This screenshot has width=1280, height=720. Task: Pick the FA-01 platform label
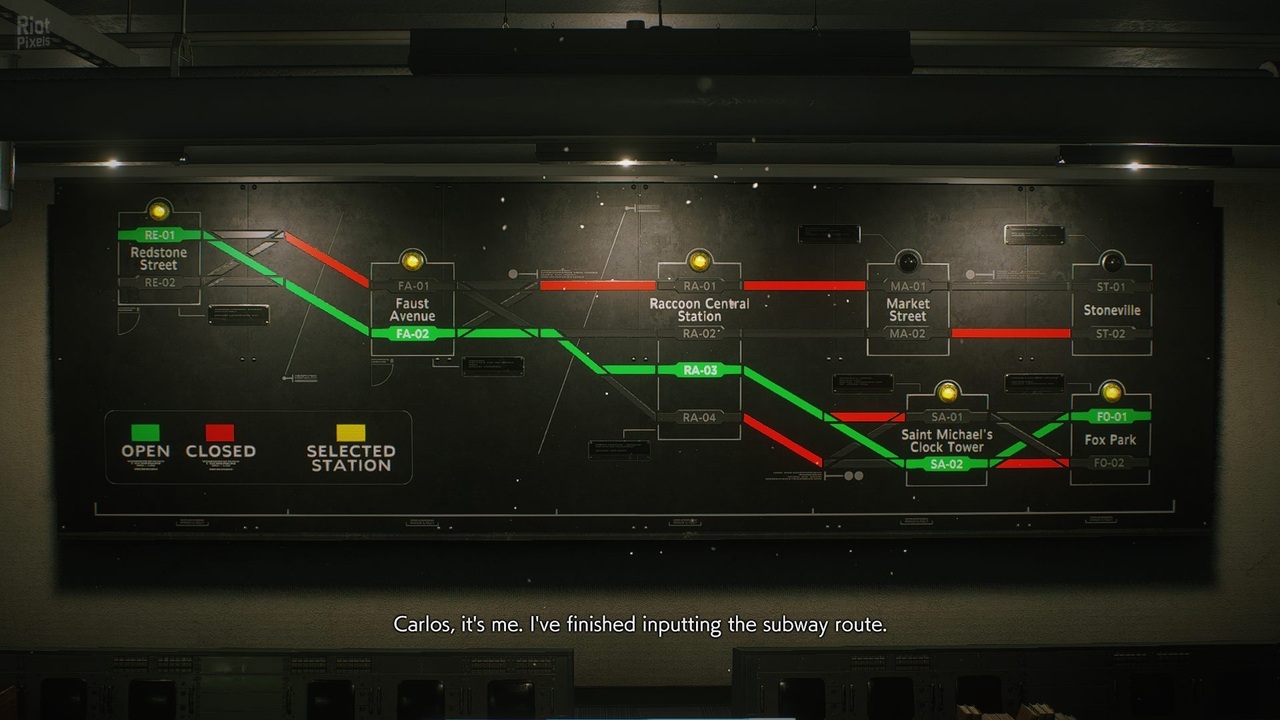tap(412, 286)
